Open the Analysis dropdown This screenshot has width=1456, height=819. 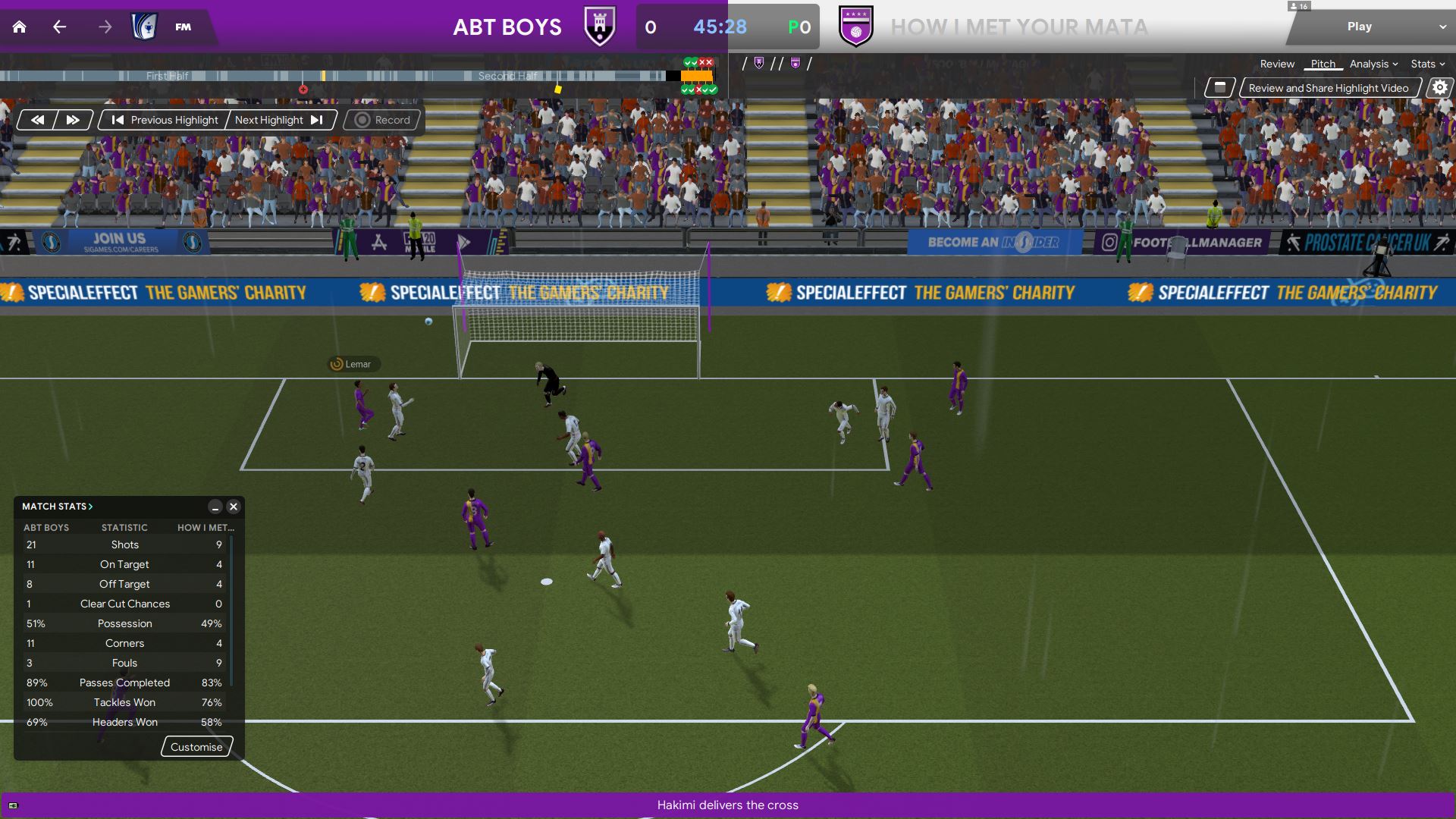coord(1373,64)
